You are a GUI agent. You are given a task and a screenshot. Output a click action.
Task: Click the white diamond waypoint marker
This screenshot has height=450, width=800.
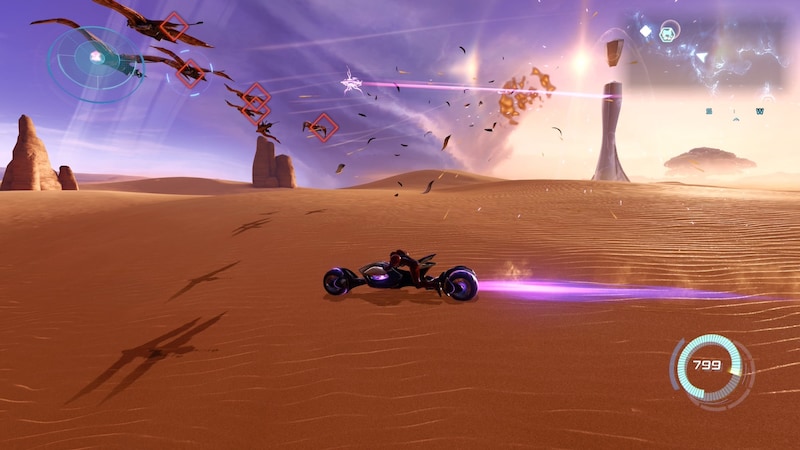point(646,31)
